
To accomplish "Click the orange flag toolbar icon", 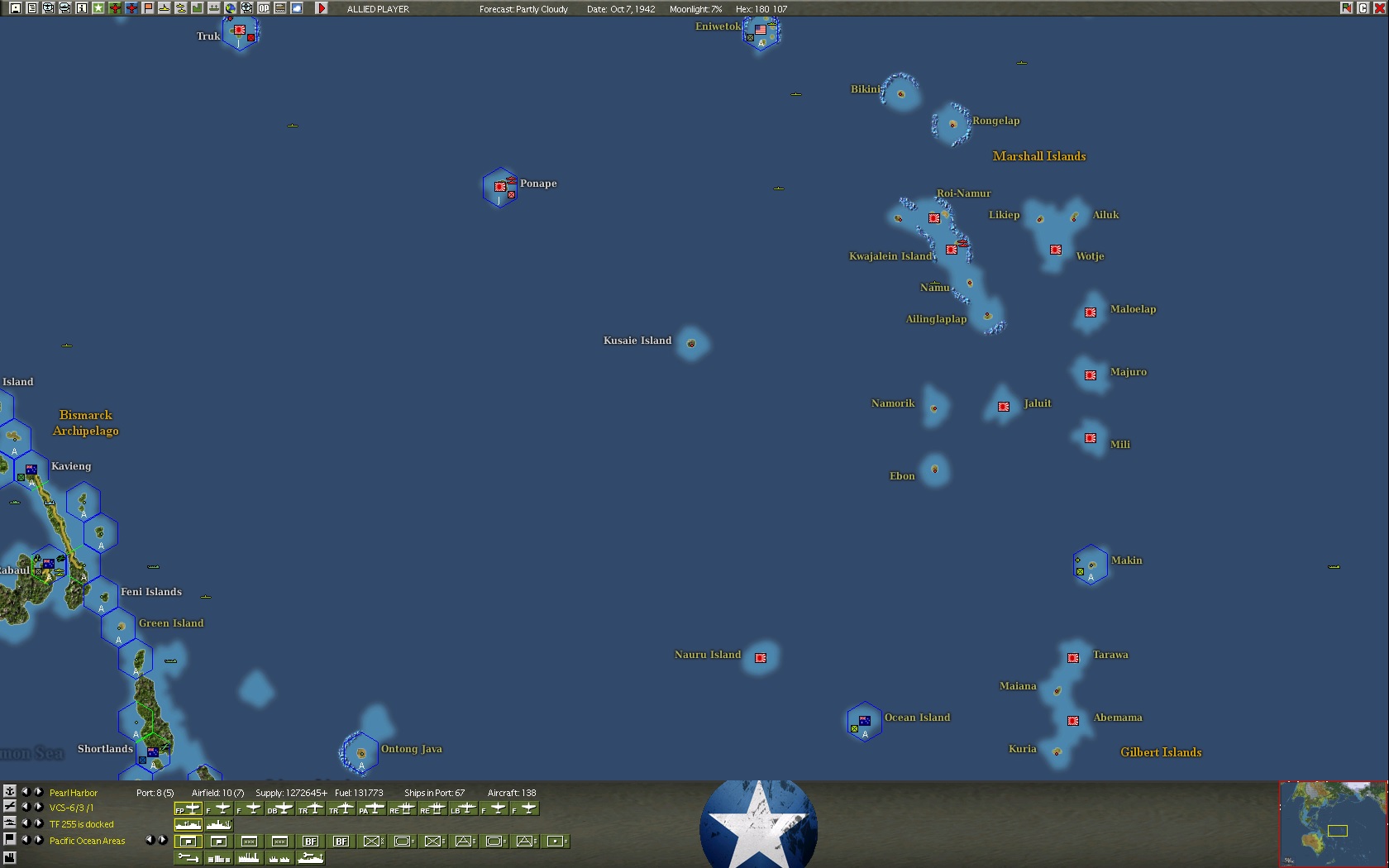I will [148, 8].
